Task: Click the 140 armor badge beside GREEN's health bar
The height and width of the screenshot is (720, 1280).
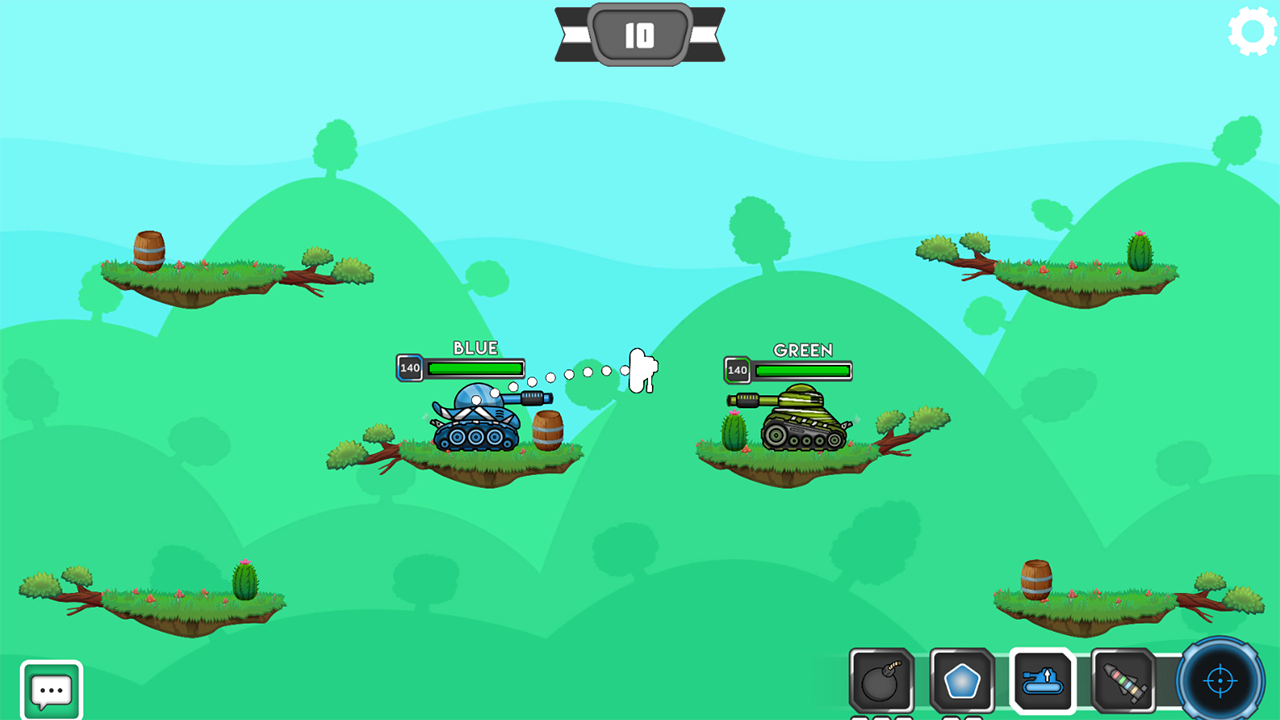Action: pyautogui.click(x=737, y=370)
